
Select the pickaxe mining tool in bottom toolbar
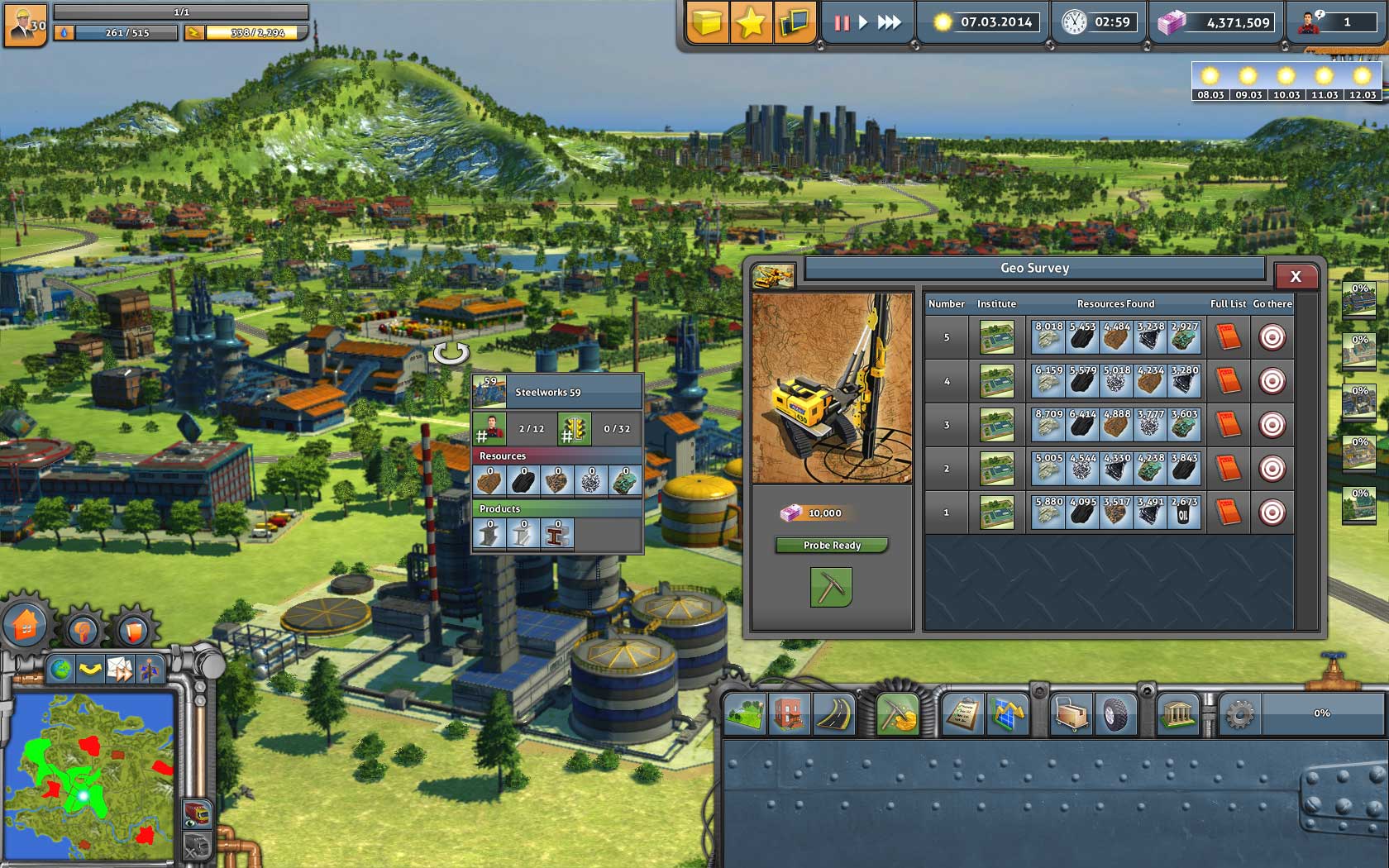pyautogui.click(x=897, y=713)
